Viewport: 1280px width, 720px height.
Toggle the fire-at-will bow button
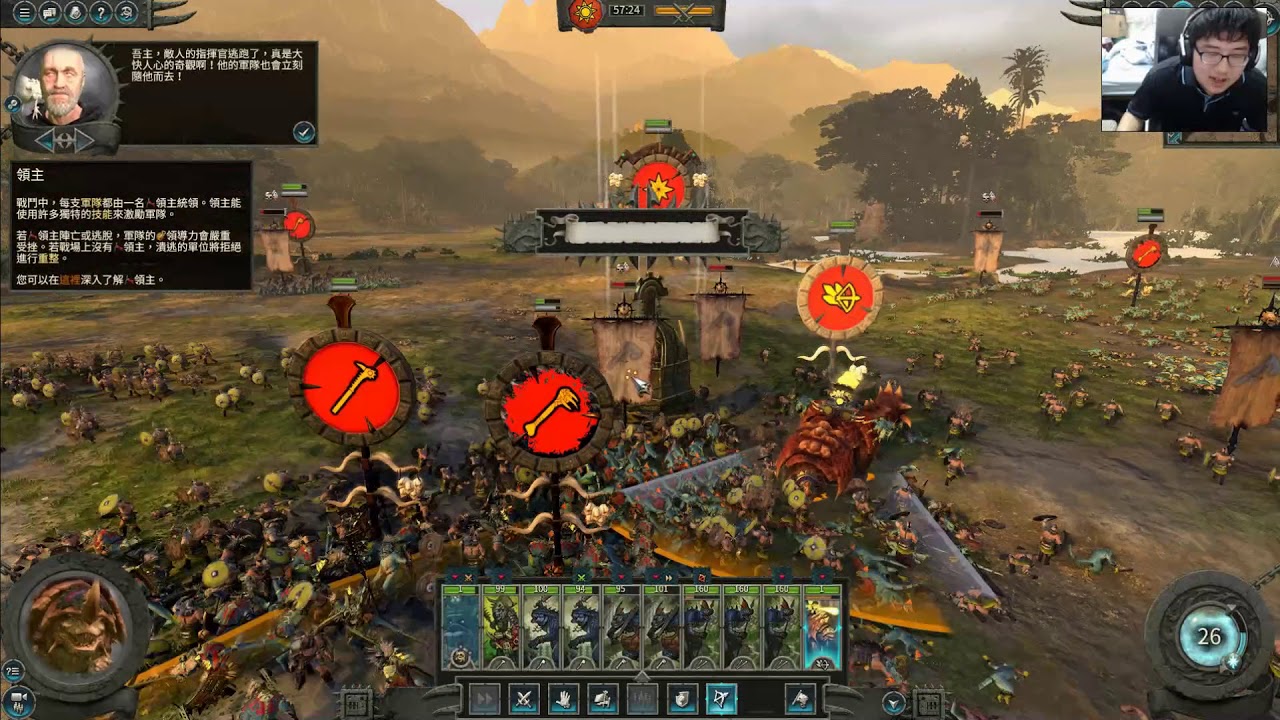coord(721,699)
